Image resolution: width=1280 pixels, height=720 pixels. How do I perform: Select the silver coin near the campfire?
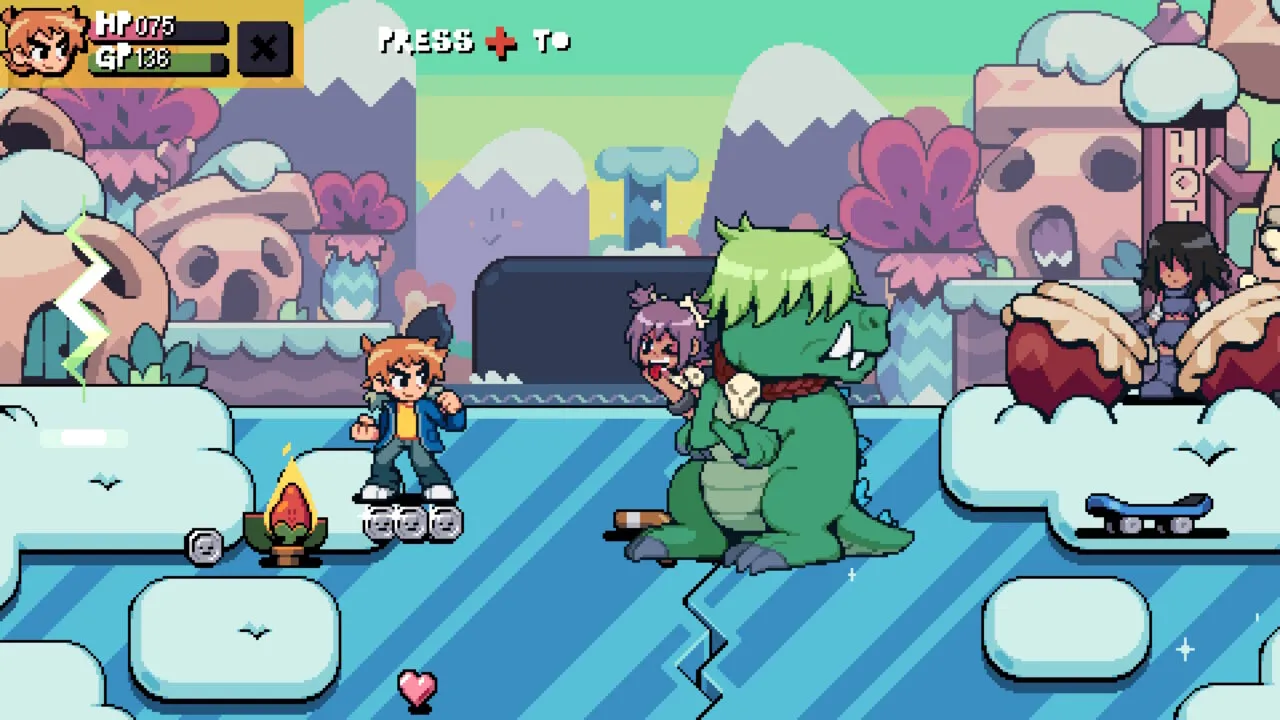[x=204, y=548]
